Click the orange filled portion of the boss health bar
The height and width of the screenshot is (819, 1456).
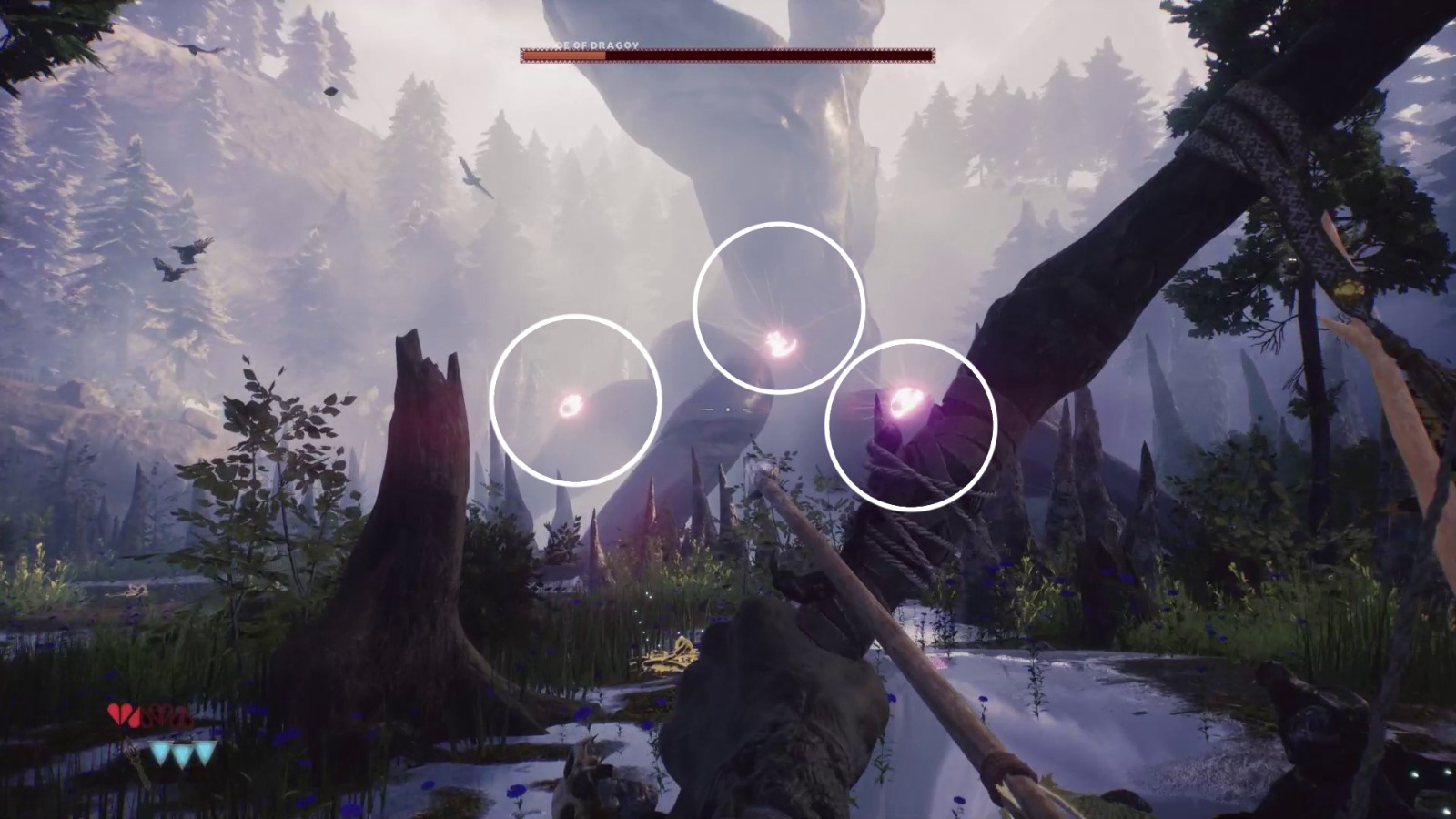562,54
